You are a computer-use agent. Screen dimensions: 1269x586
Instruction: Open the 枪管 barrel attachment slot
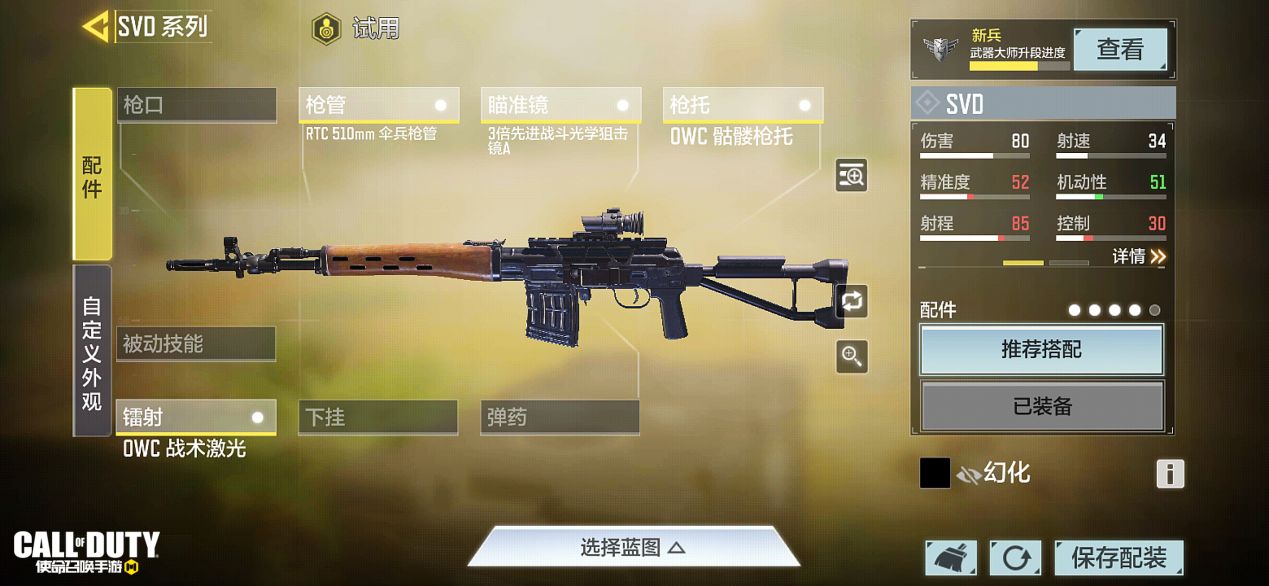[x=378, y=105]
